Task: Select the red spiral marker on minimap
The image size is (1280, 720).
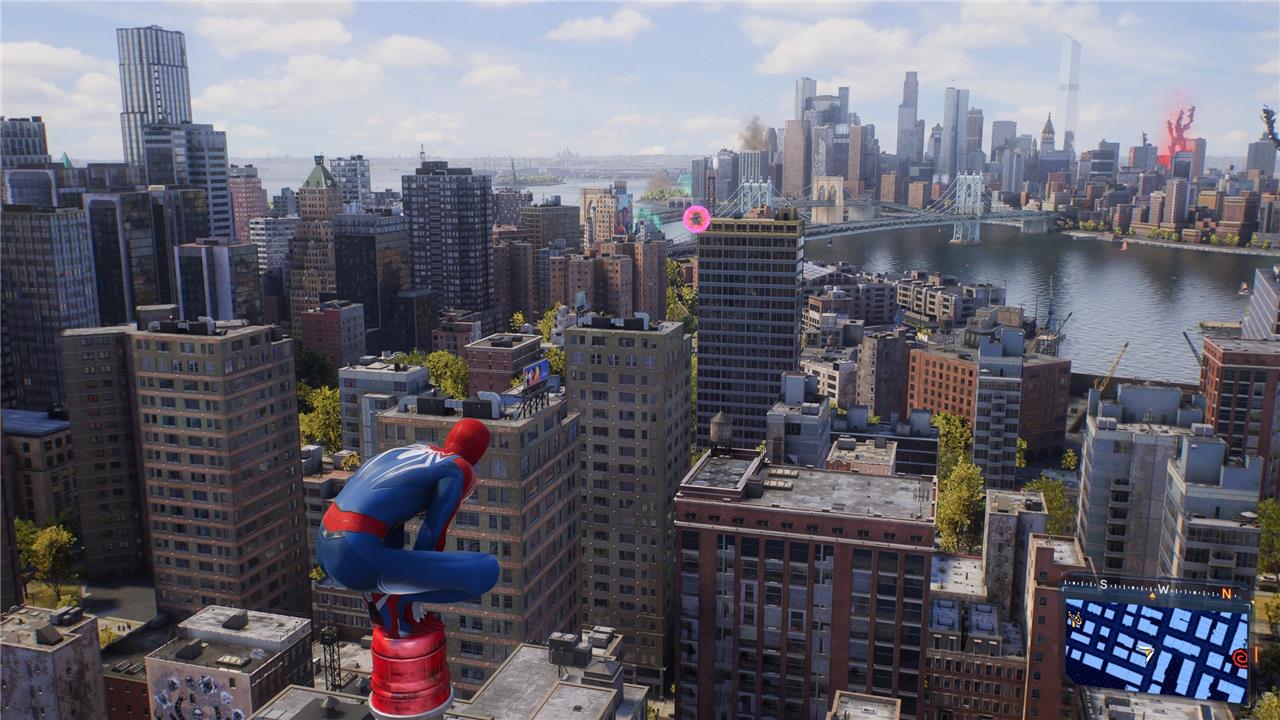Action: pyautogui.click(x=1240, y=658)
